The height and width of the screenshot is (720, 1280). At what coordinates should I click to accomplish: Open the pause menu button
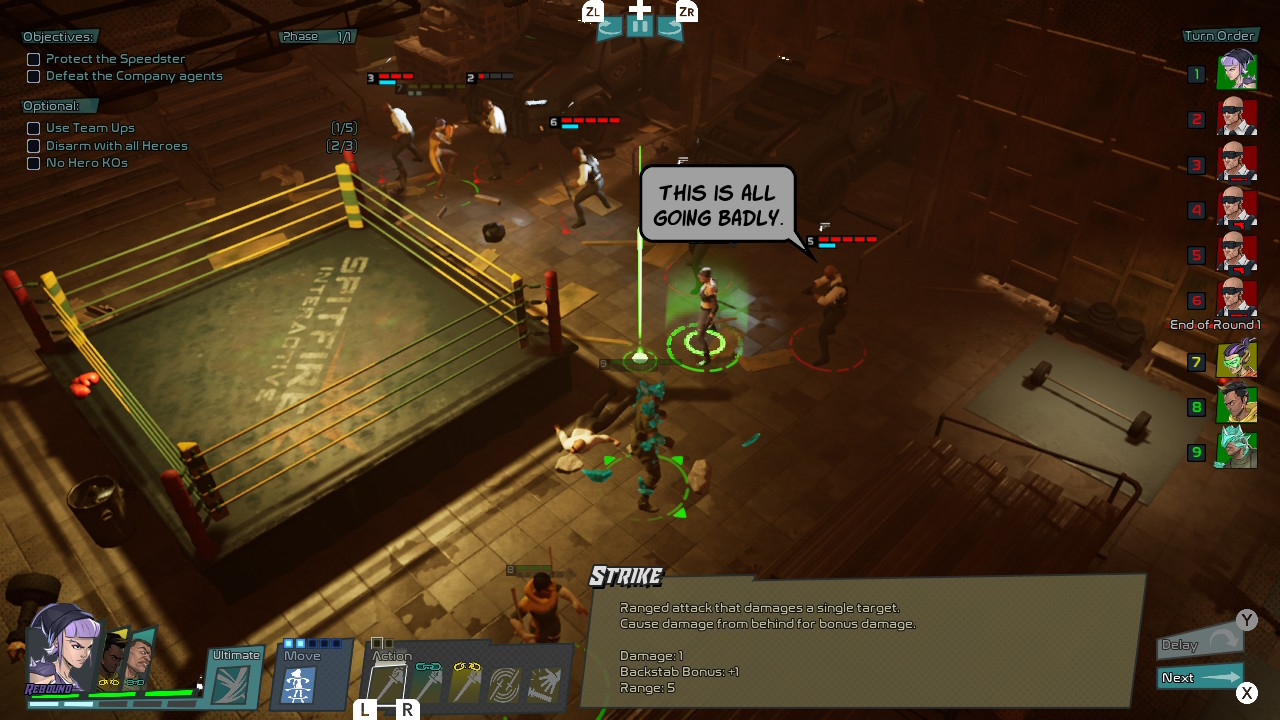pos(640,27)
